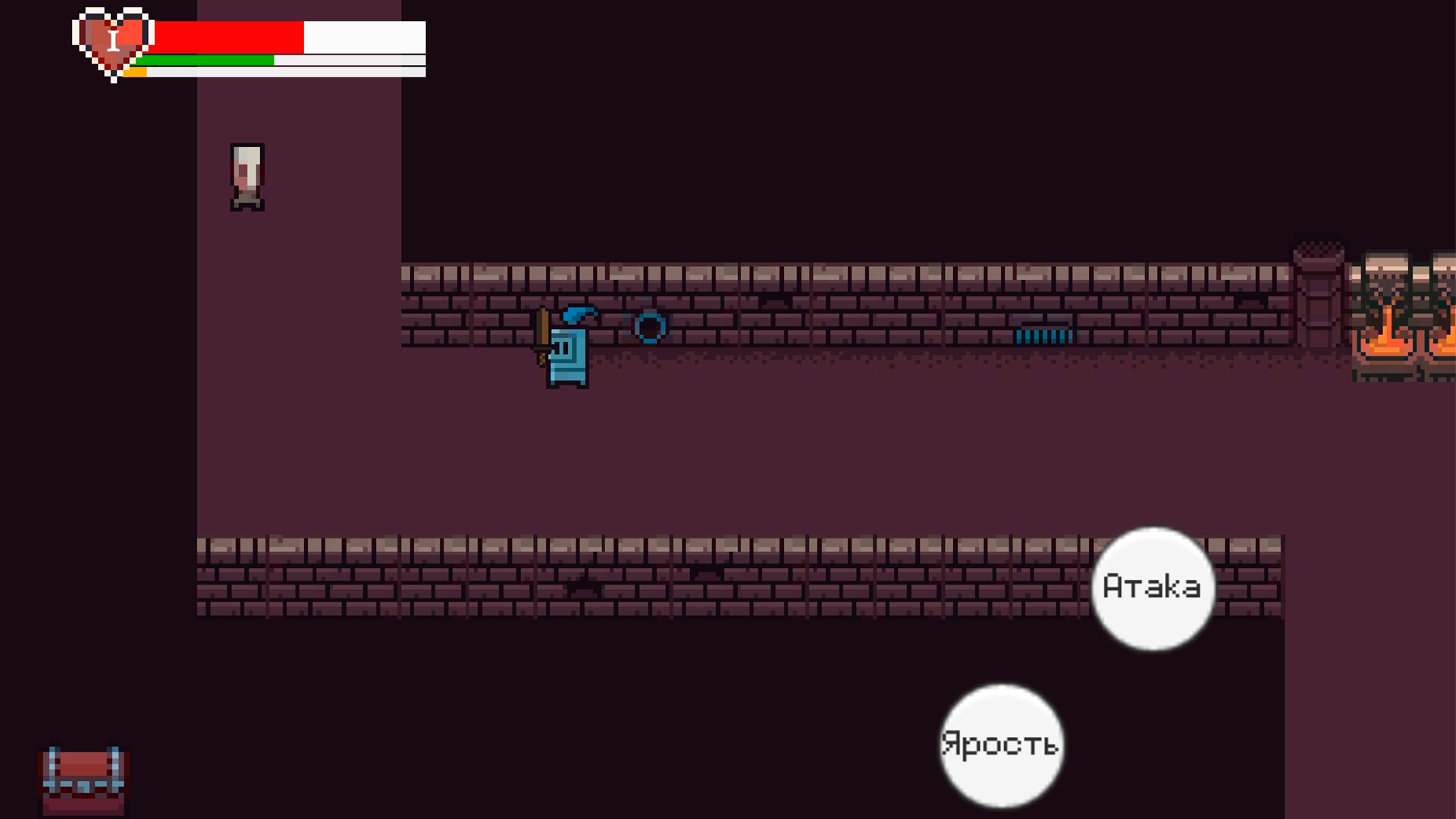This screenshot has height=819, width=1456.
Task: Activate the Ярость rage button
Action: point(1001,745)
